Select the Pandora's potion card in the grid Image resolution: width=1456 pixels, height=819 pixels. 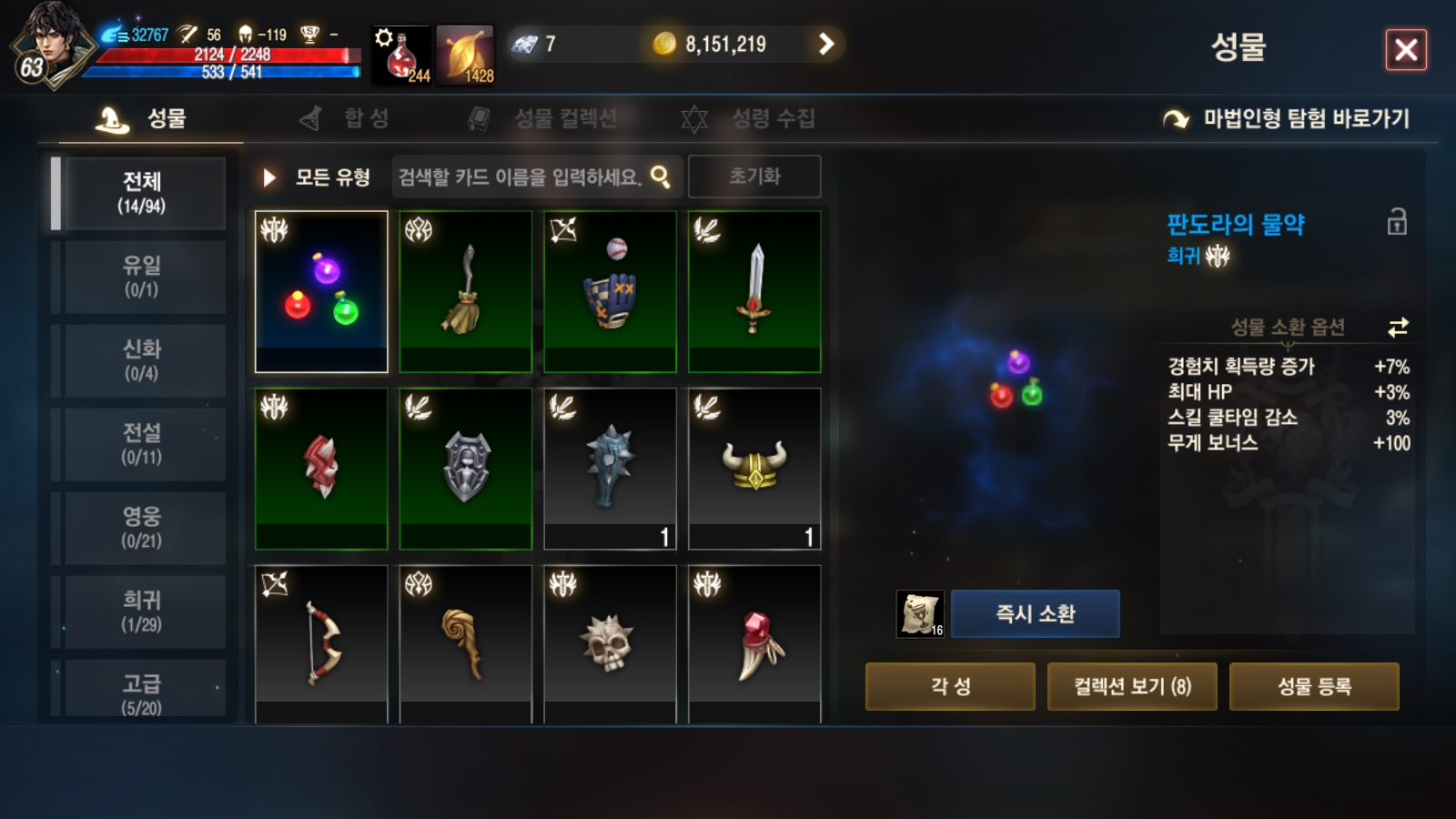320,291
